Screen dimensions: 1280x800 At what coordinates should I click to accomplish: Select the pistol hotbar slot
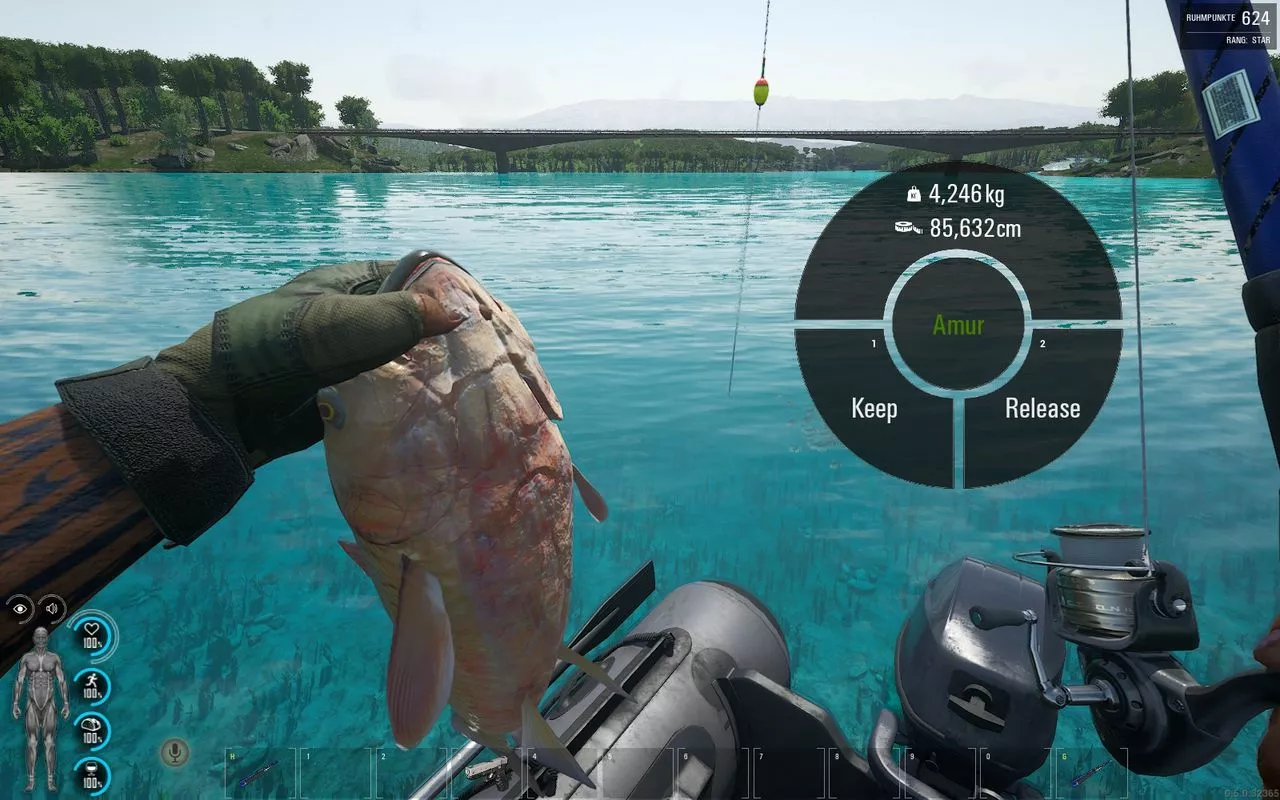(487, 770)
